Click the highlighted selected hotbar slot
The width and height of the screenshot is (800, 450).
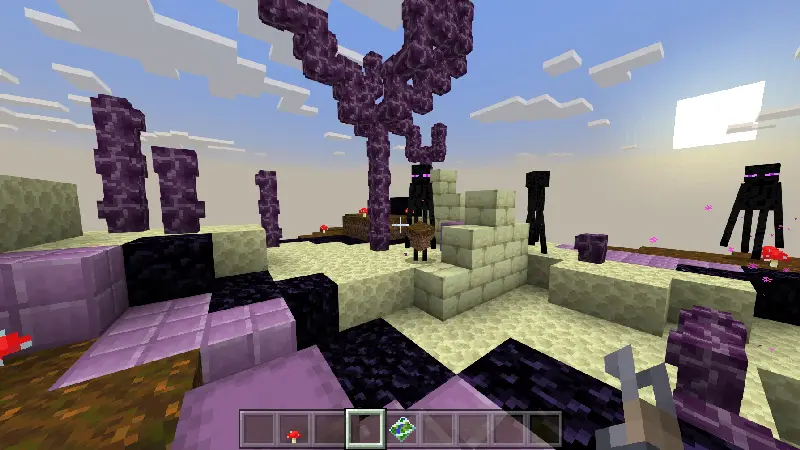[364, 430]
